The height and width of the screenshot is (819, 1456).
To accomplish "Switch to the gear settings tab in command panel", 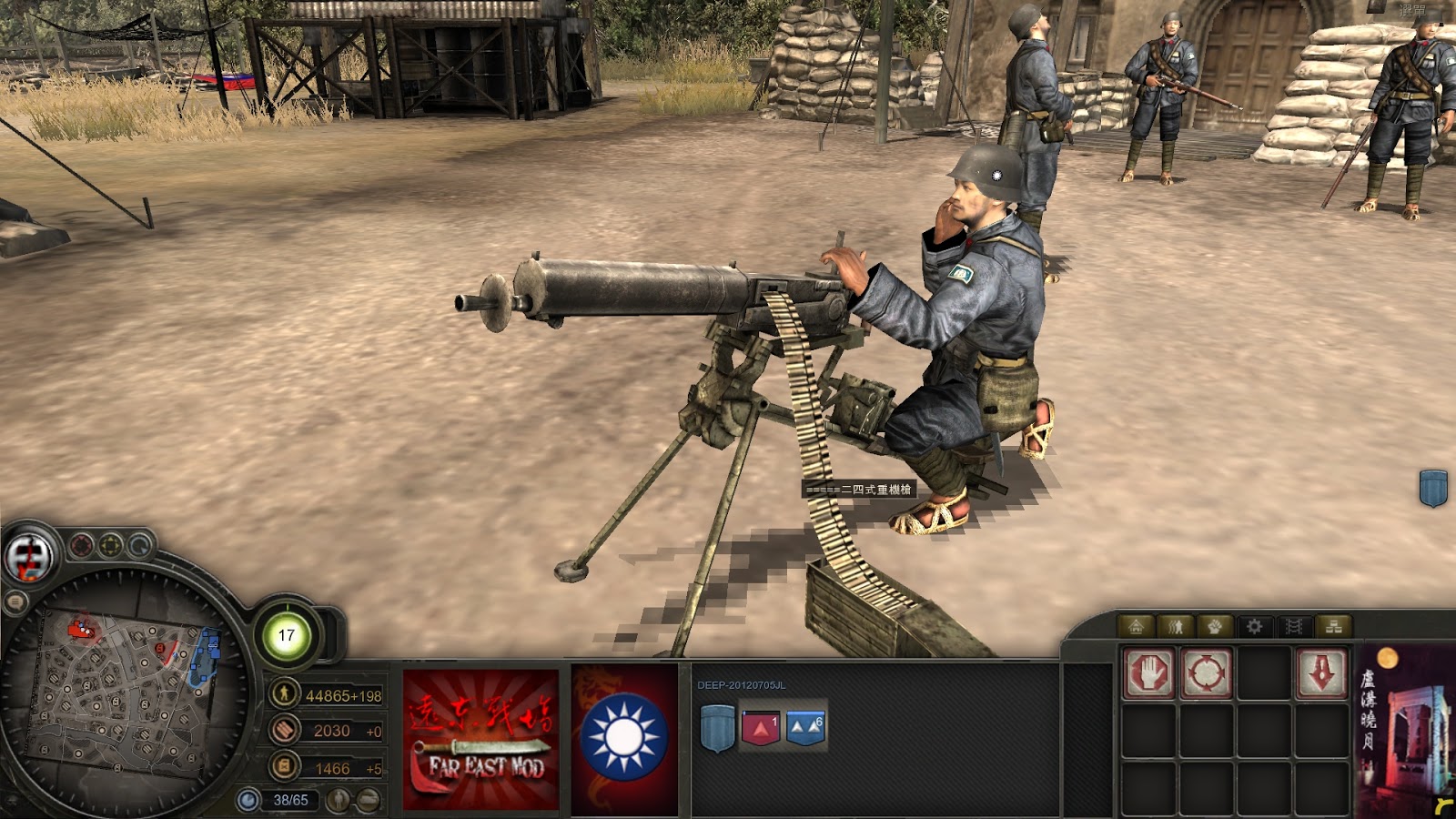I will pyautogui.click(x=1255, y=627).
